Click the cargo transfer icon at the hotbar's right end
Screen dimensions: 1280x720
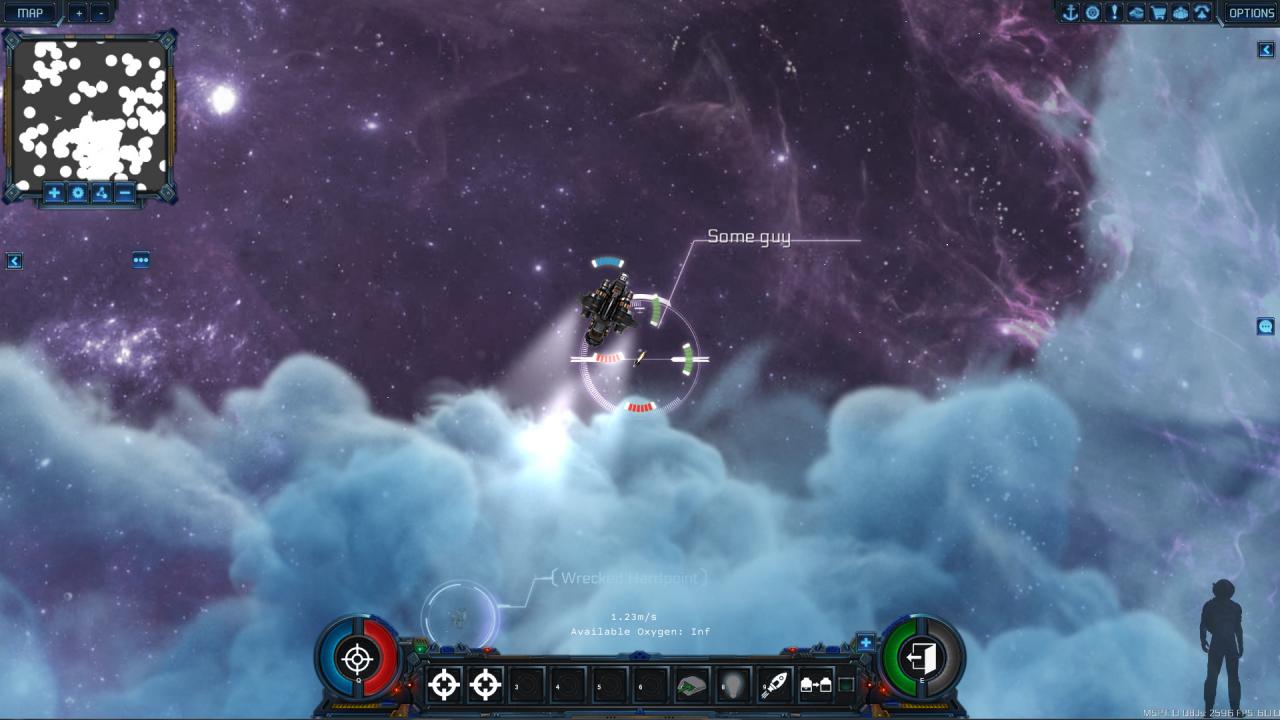click(816, 686)
